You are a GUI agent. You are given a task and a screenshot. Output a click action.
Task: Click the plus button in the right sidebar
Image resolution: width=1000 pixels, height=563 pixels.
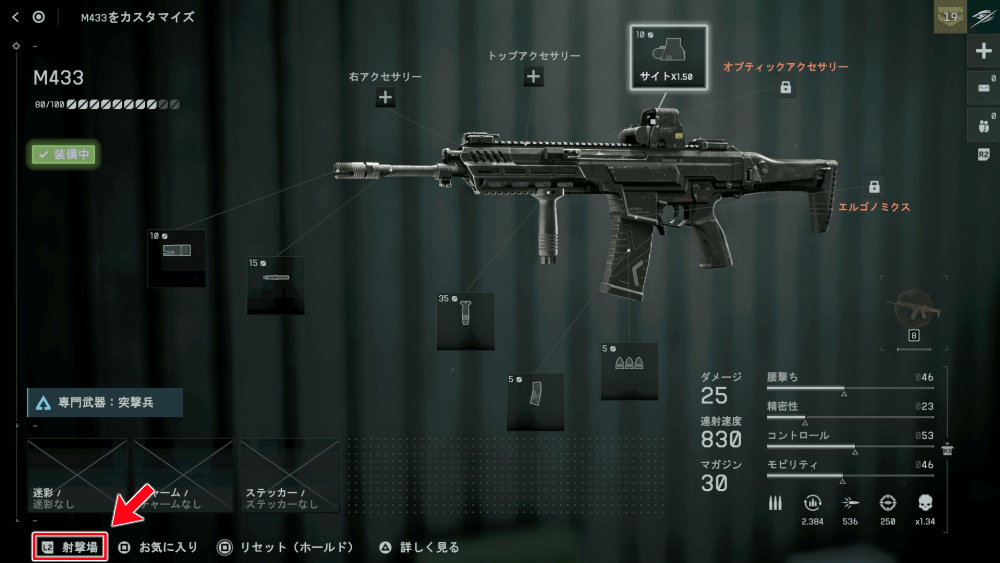tap(983, 52)
